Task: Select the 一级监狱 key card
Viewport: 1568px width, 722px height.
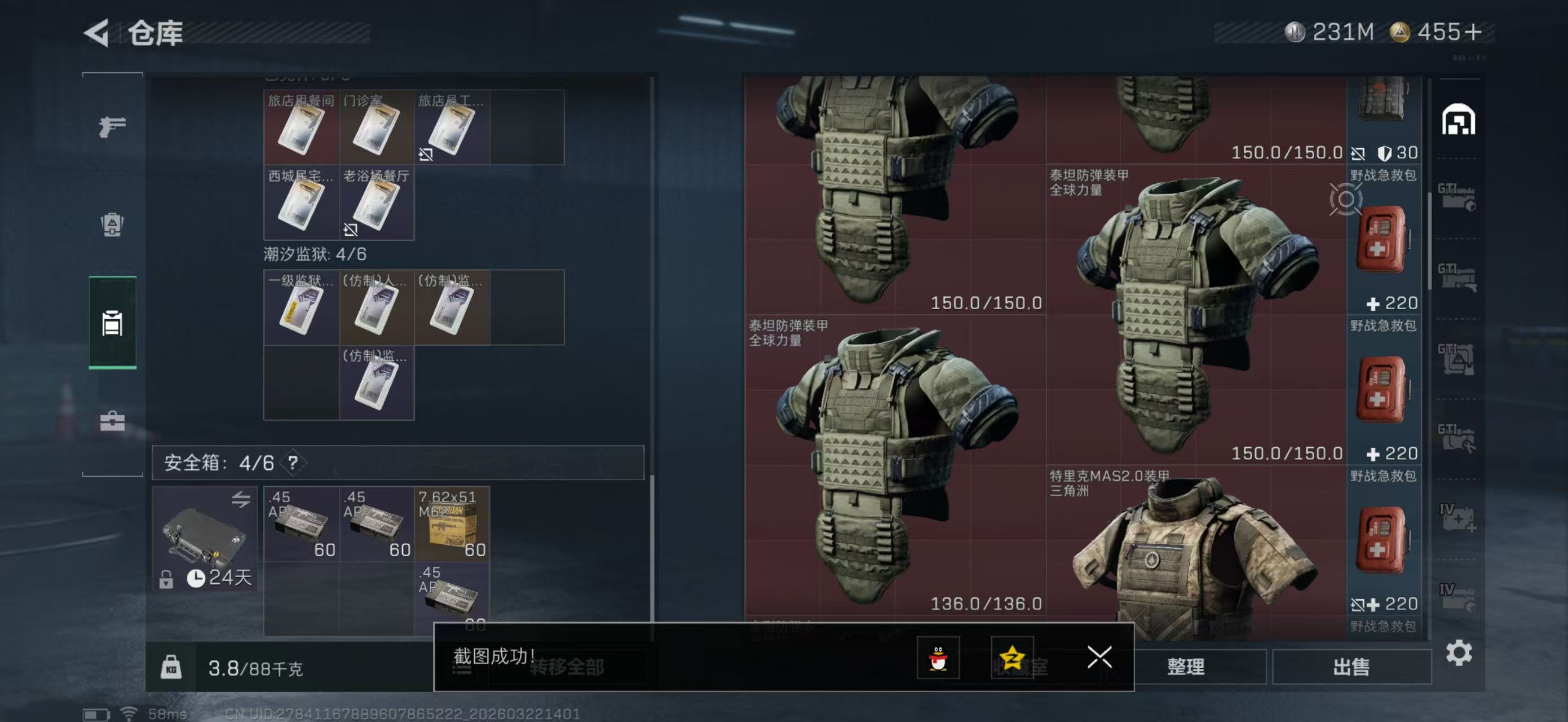Action: coord(301,307)
